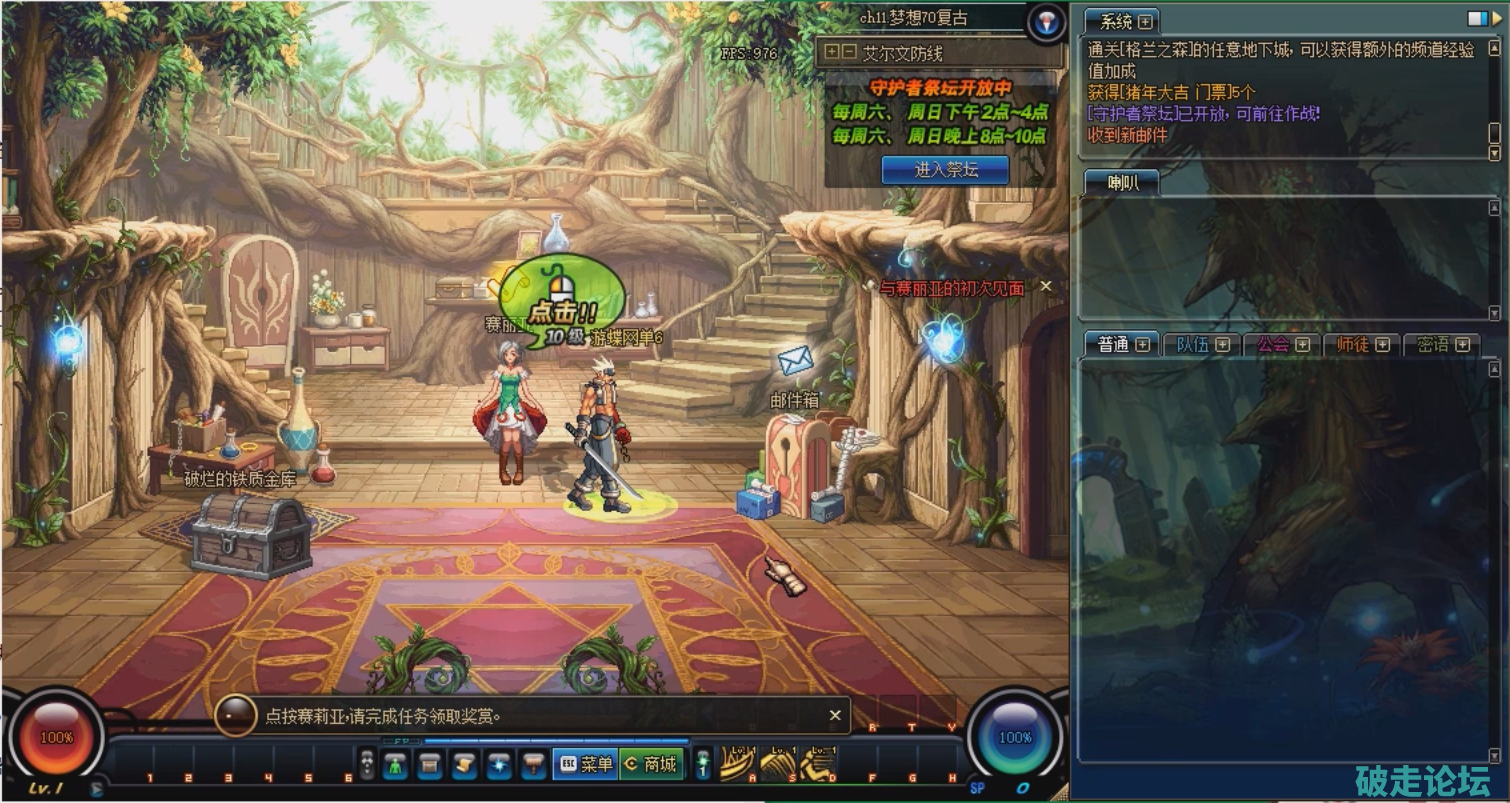Close the Seria tutorial hint bar
Image resolution: width=1510 pixels, height=803 pixels.
835,715
